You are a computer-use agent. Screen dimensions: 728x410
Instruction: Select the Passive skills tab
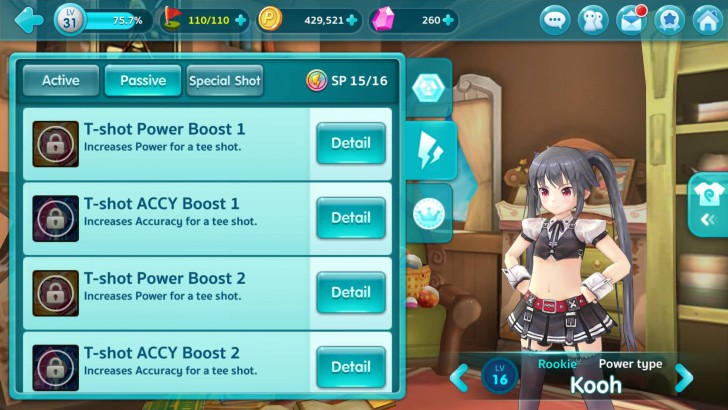click(143, 81)
